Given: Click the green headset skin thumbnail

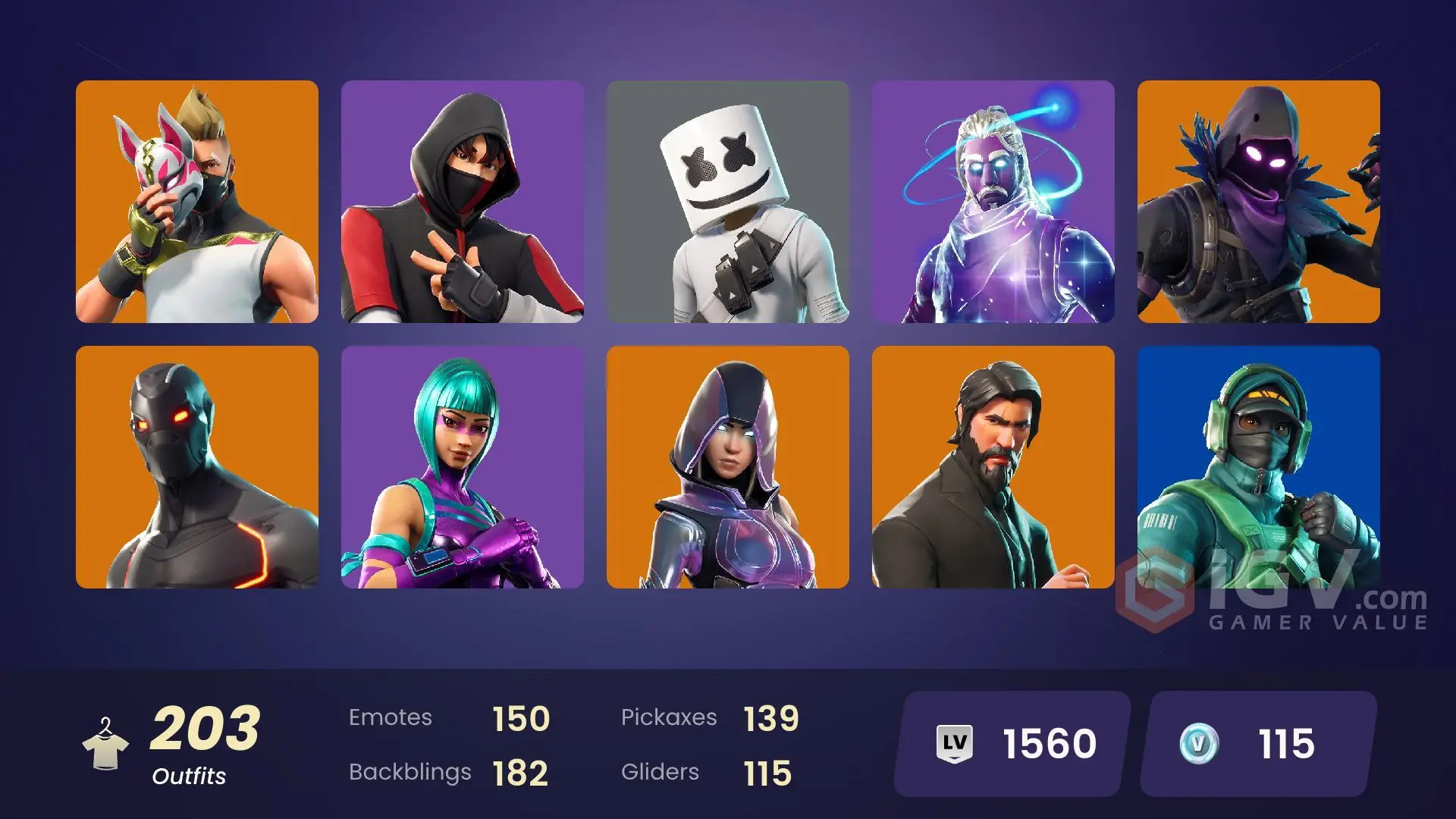Looking at the screenshot, I should point(1259,466).
